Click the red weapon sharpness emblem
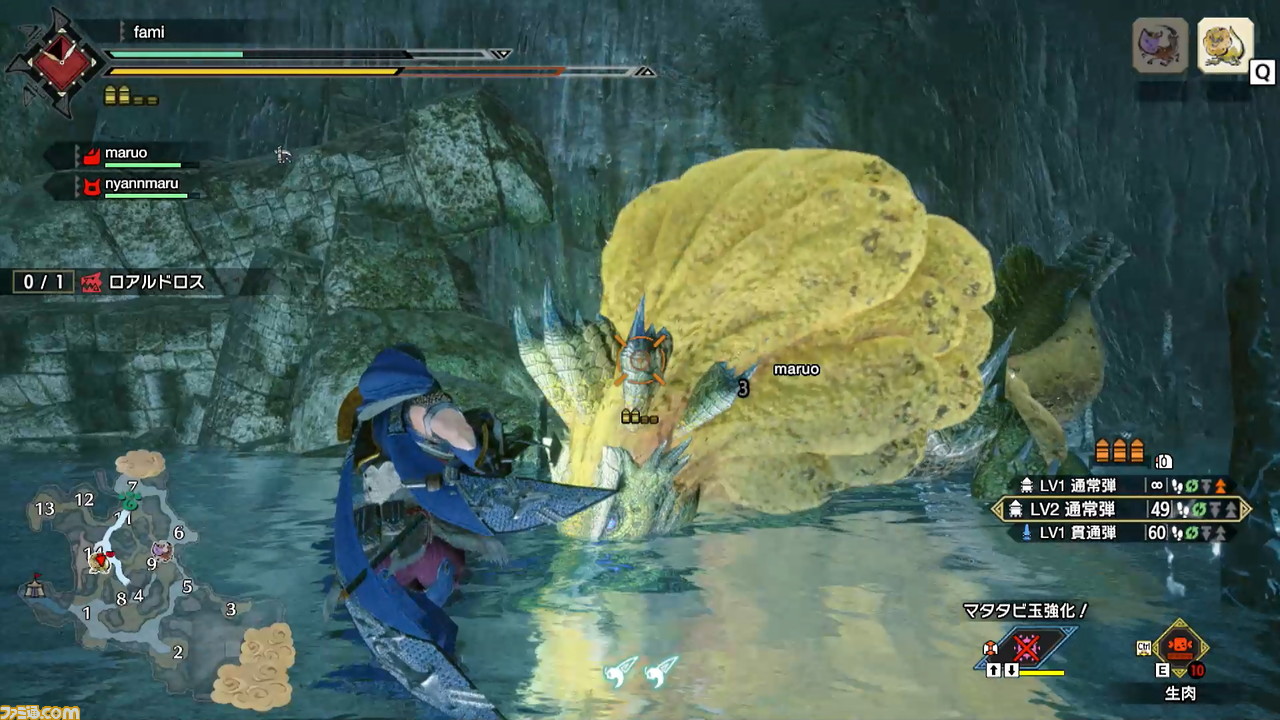Viewport: 1280px width, 720px height. pos(54,62)
